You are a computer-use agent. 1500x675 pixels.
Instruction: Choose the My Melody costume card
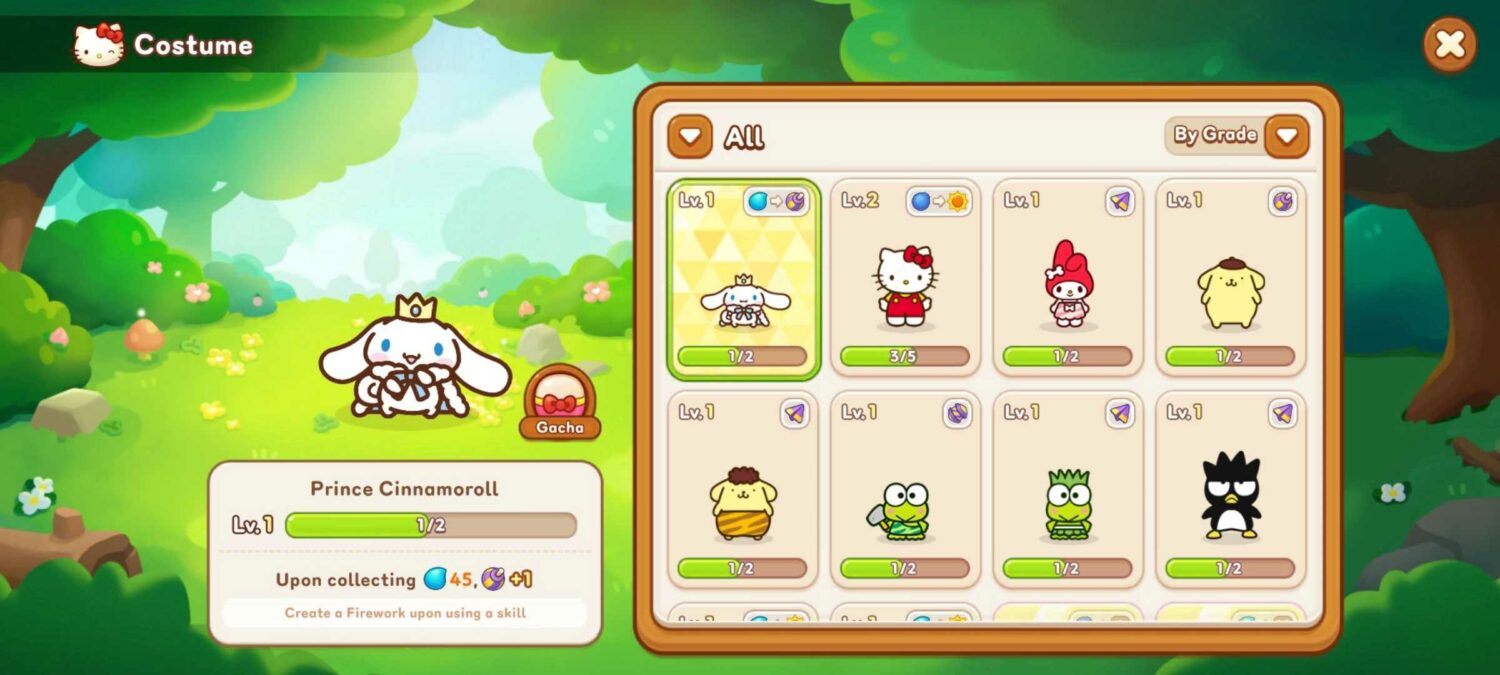pos(1068,280)
